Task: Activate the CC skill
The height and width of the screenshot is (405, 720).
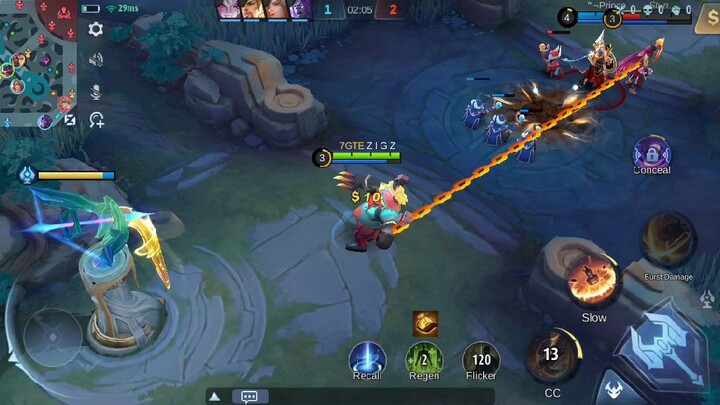Action: [552, 356]
